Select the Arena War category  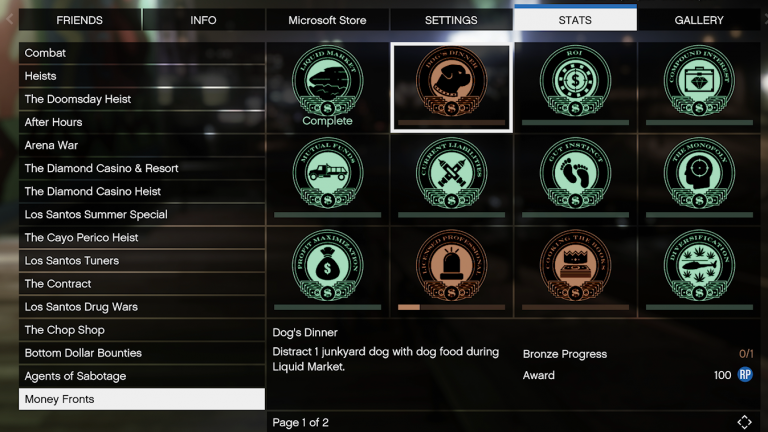point(141,145)
